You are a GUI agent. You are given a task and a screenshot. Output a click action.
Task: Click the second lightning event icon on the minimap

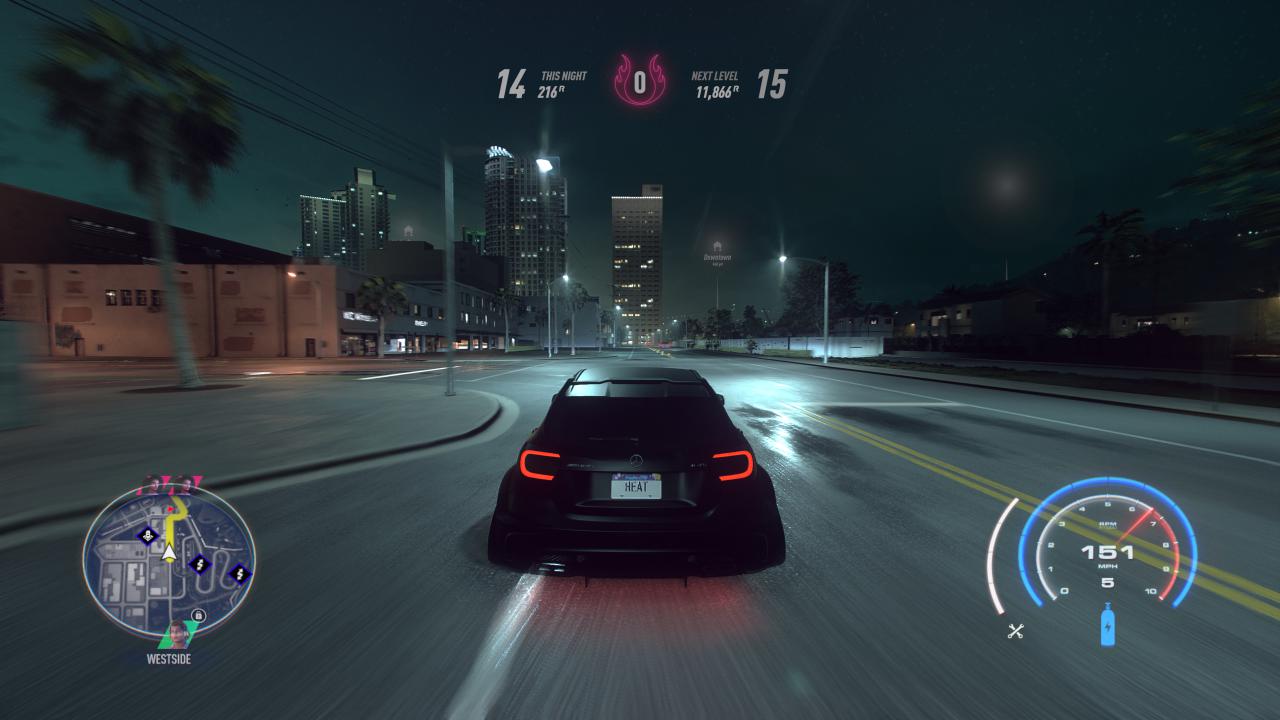pyautogui.click(x=238, y=575)
